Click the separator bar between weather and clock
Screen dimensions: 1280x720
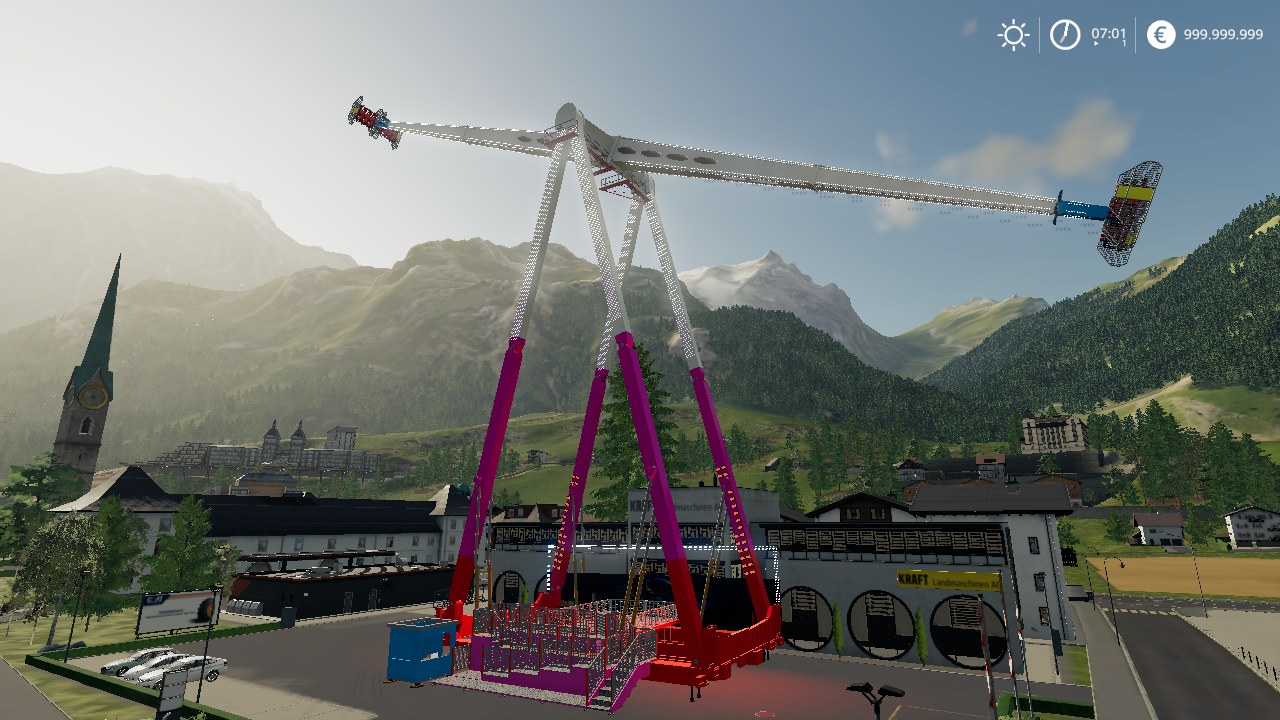tap(1040, 32)
